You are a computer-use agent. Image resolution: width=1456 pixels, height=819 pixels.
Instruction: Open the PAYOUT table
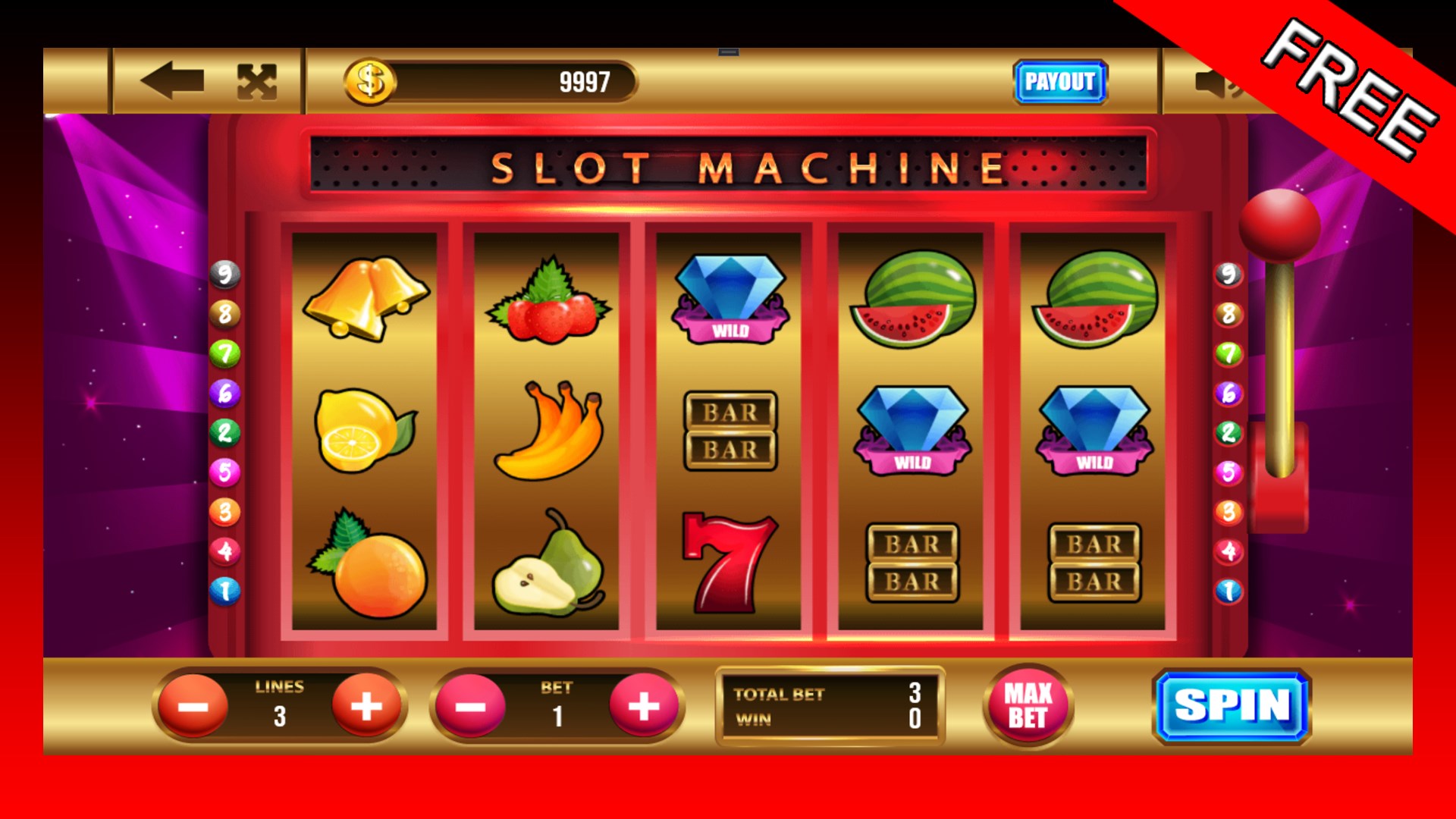tap(1061, 82)
